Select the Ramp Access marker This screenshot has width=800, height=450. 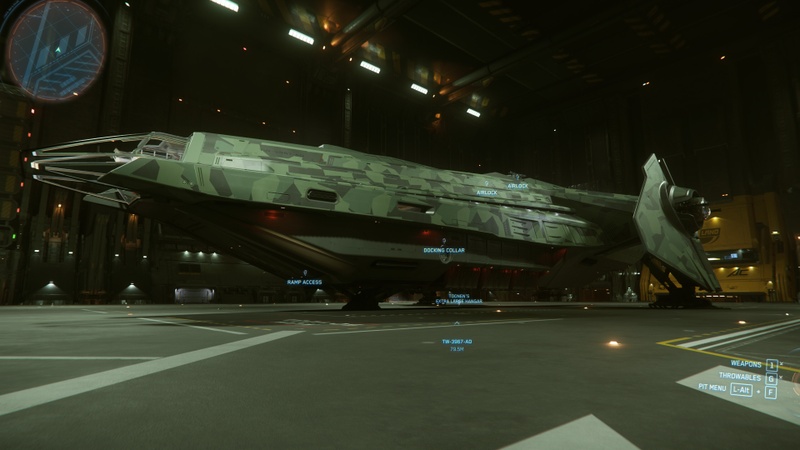304,281
